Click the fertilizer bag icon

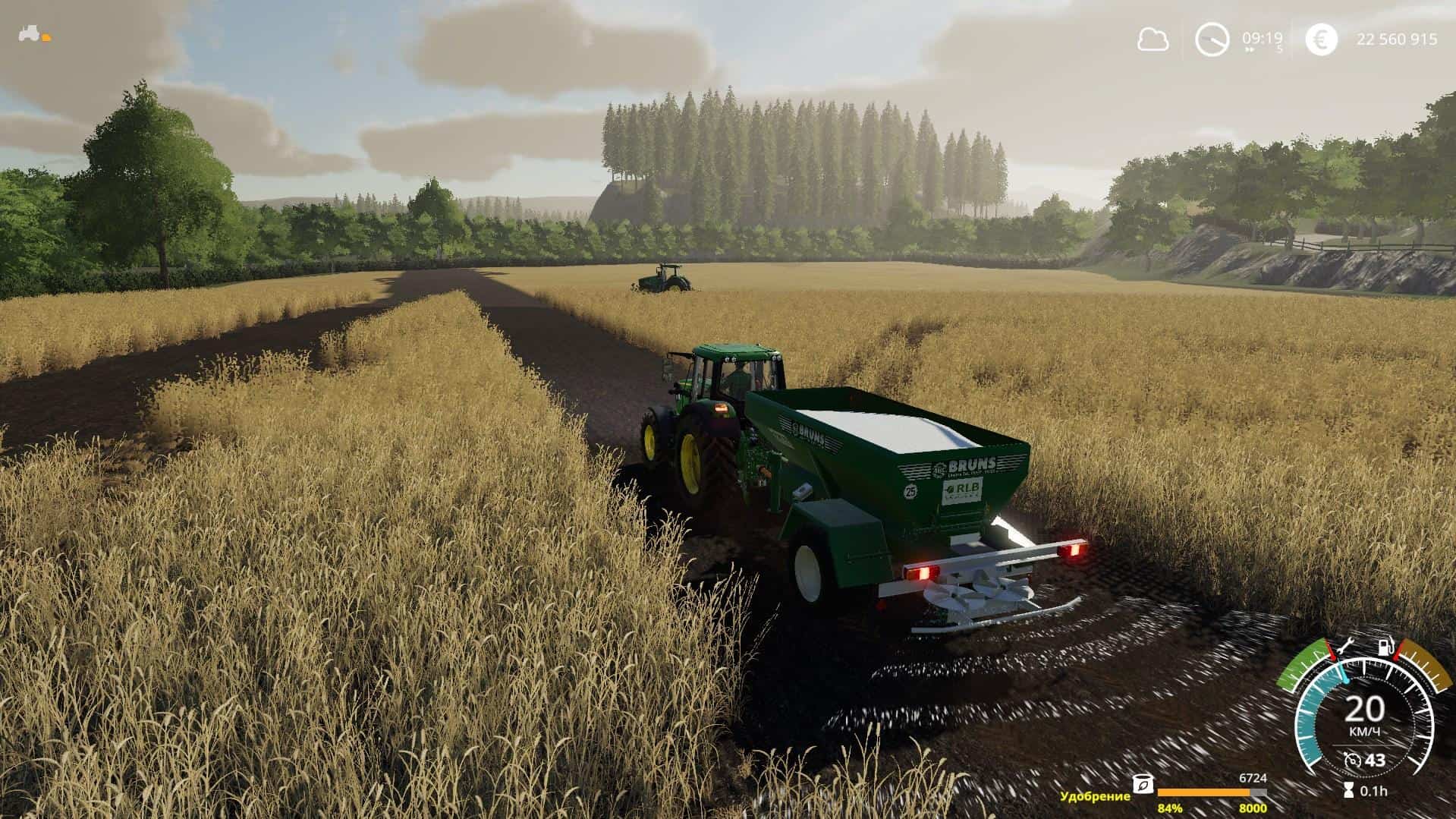(x=1141, y=784)
